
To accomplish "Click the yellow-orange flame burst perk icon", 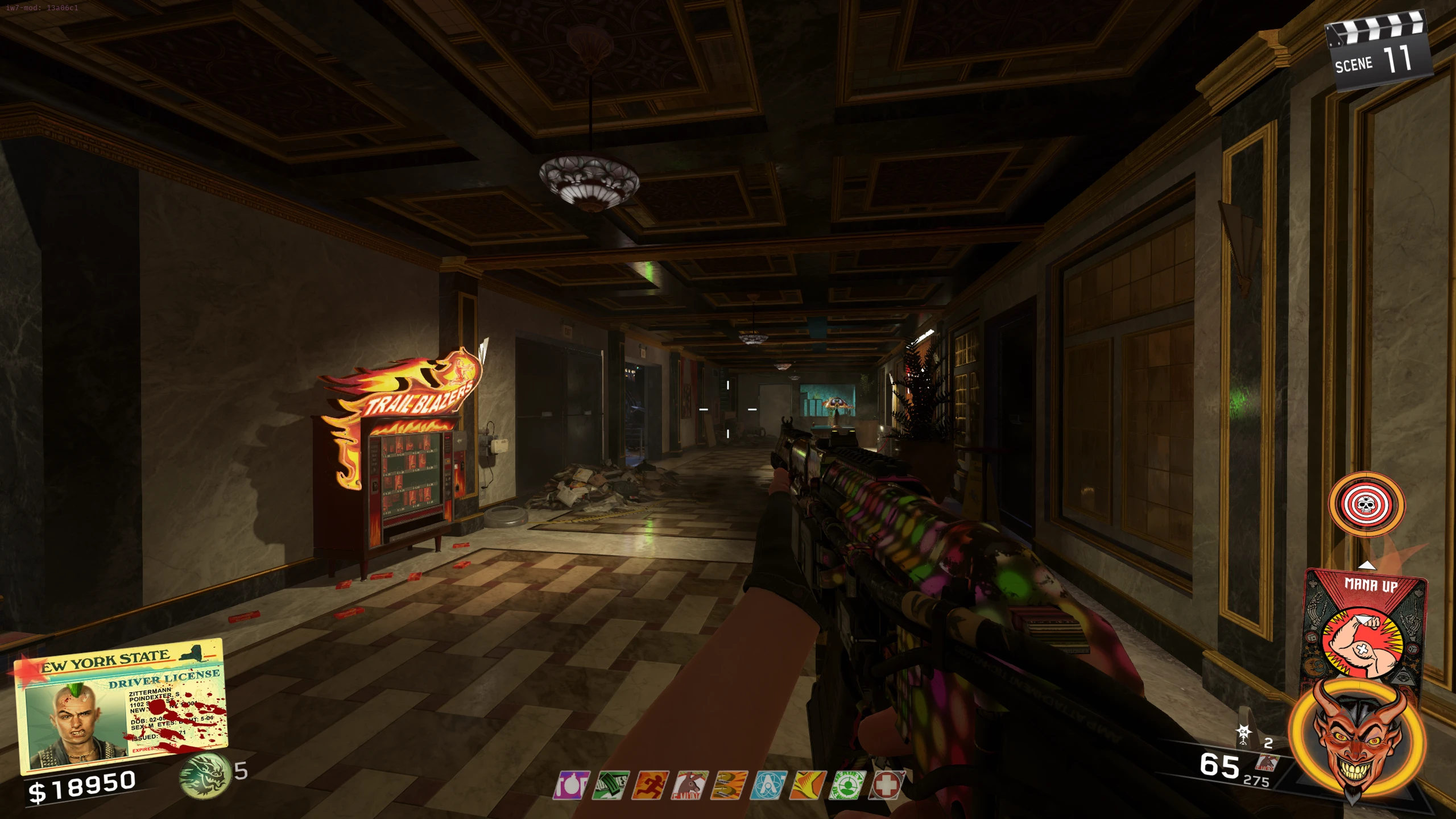I will 808,785.
